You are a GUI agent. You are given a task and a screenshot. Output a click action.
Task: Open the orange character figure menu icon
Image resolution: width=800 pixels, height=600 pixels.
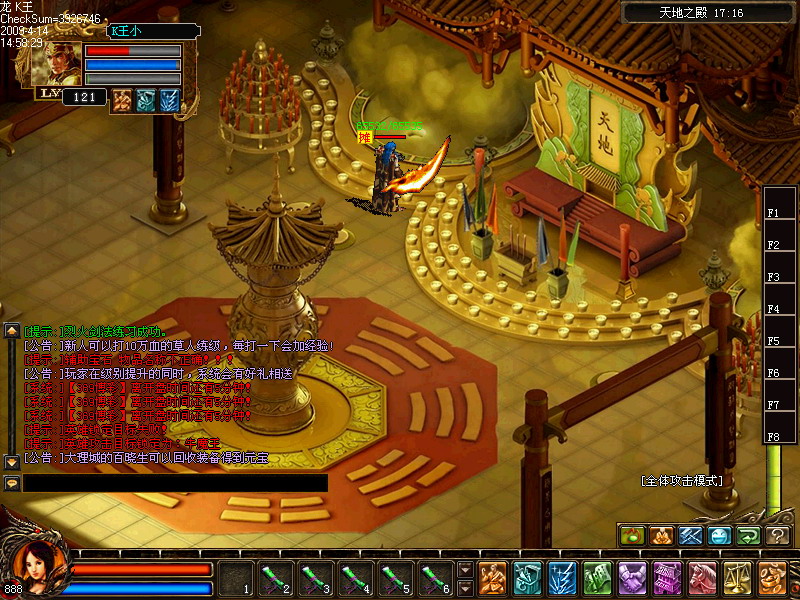click(x=492, y=578)
